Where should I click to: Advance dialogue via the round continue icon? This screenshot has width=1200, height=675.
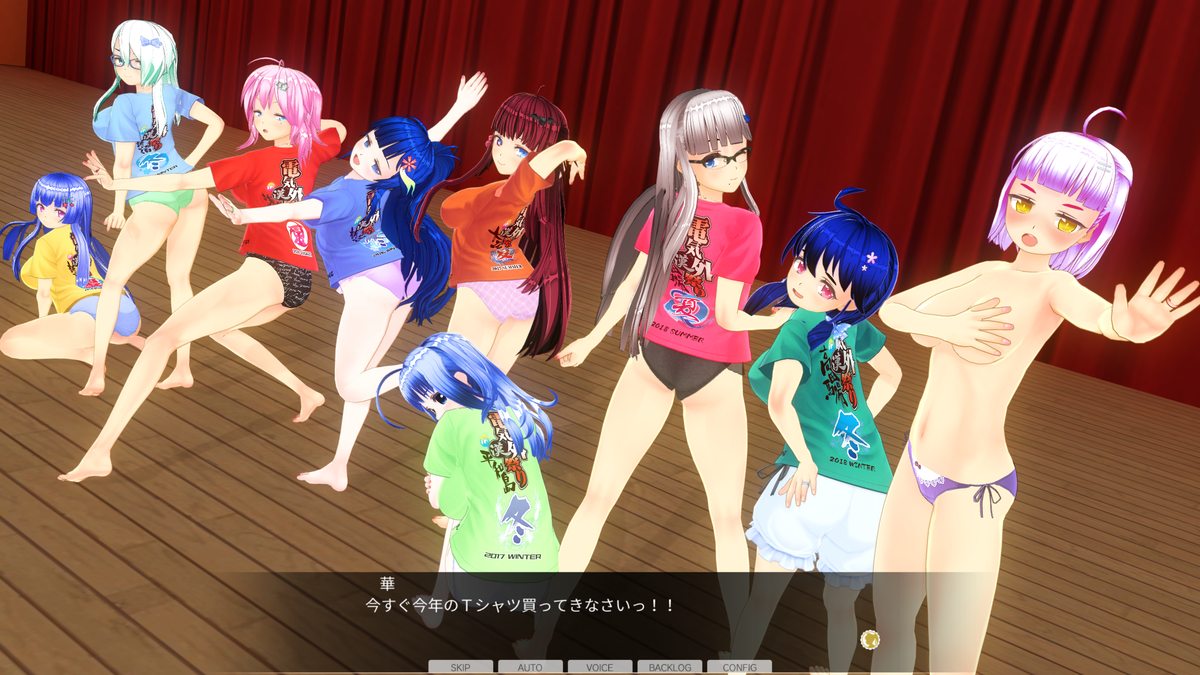point(869,639)
